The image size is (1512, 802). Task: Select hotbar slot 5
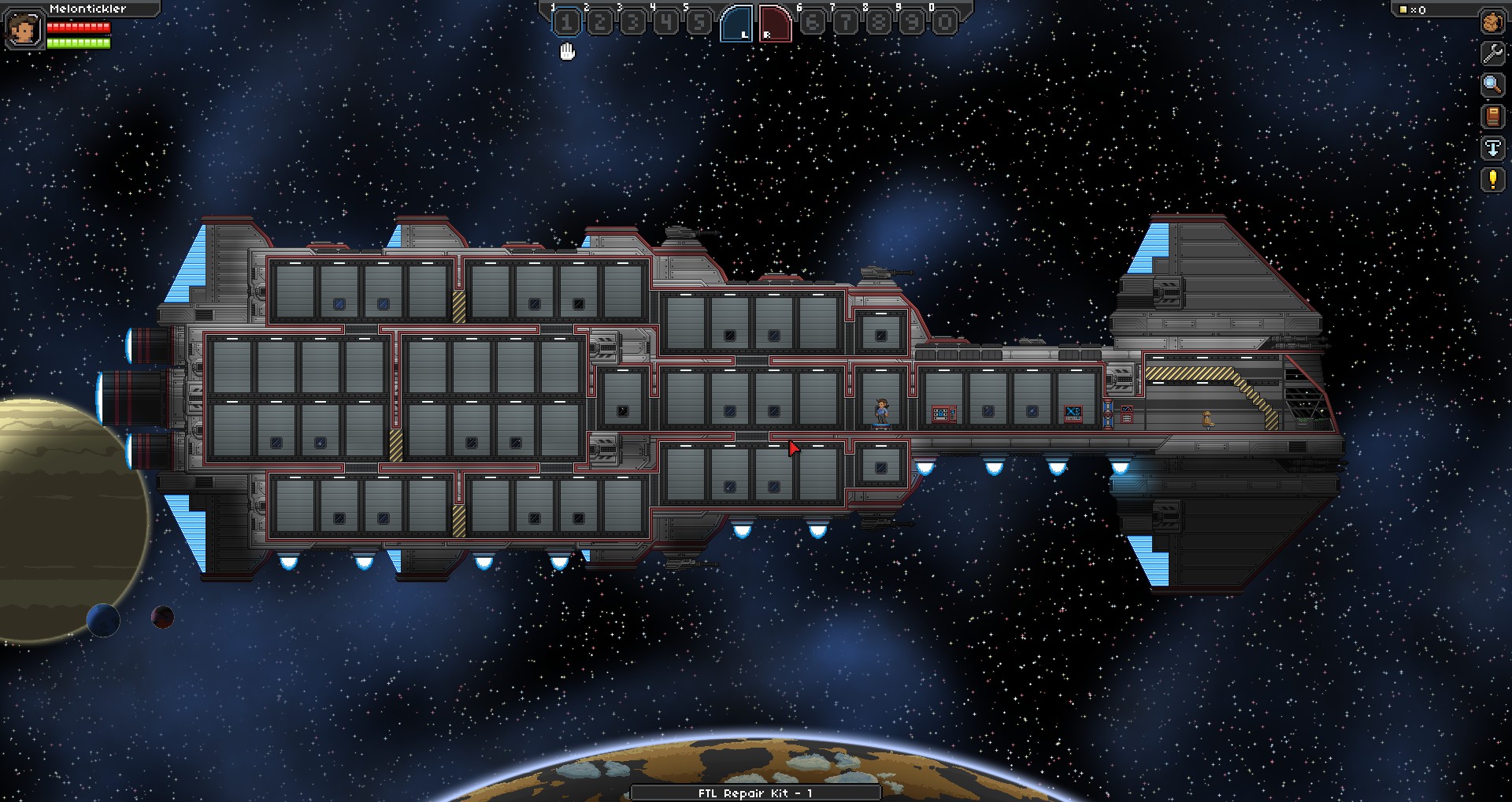(701, 22)
